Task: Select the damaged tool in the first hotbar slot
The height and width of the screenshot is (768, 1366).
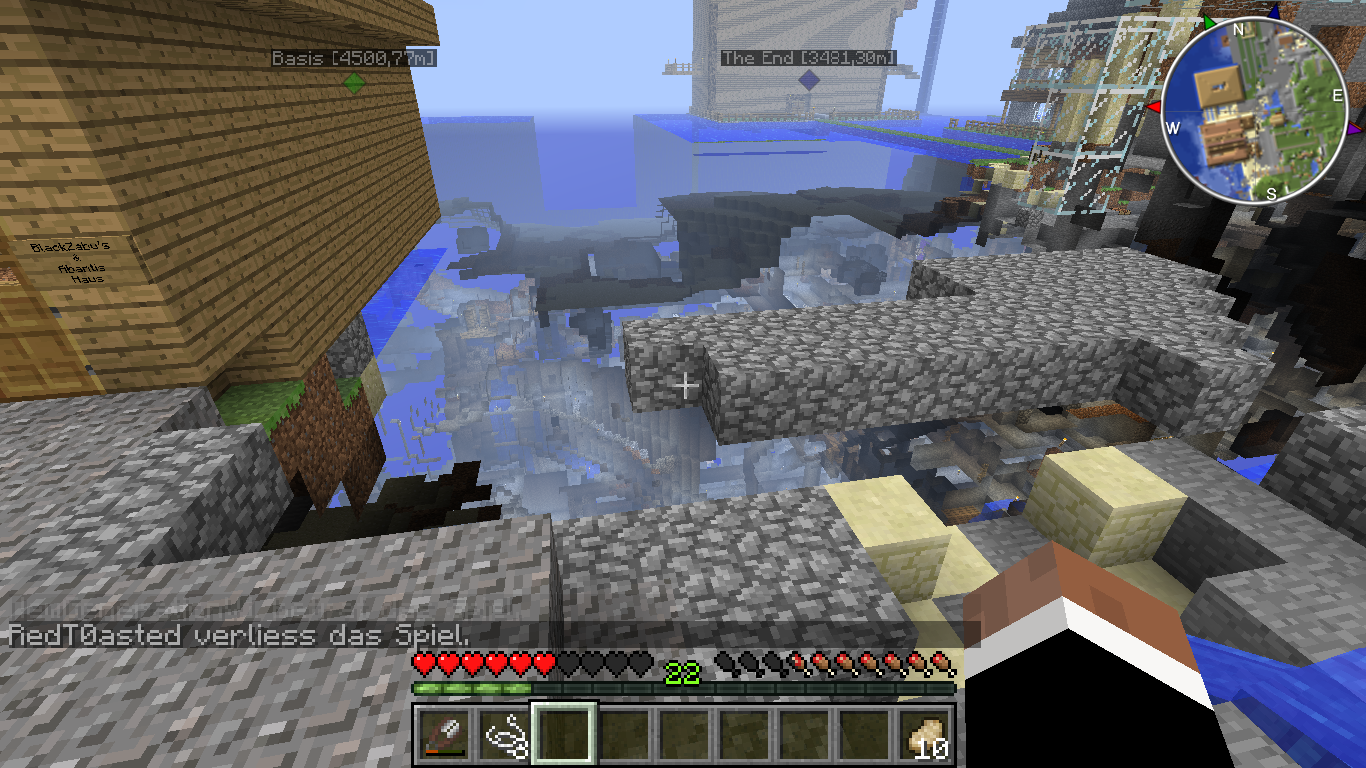Action: tap(444, 737)
